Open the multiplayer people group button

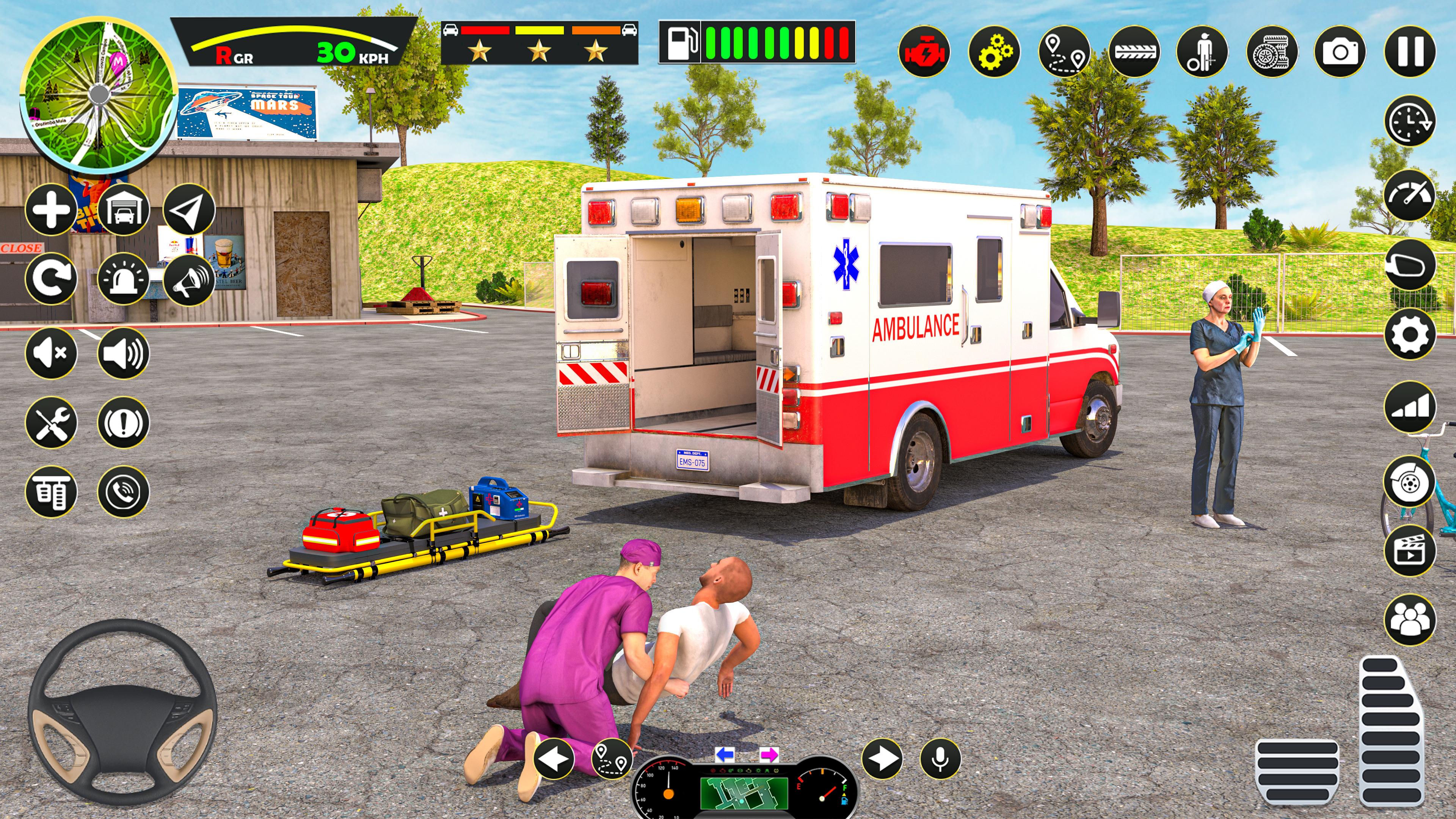click(x=1410, y=620)
